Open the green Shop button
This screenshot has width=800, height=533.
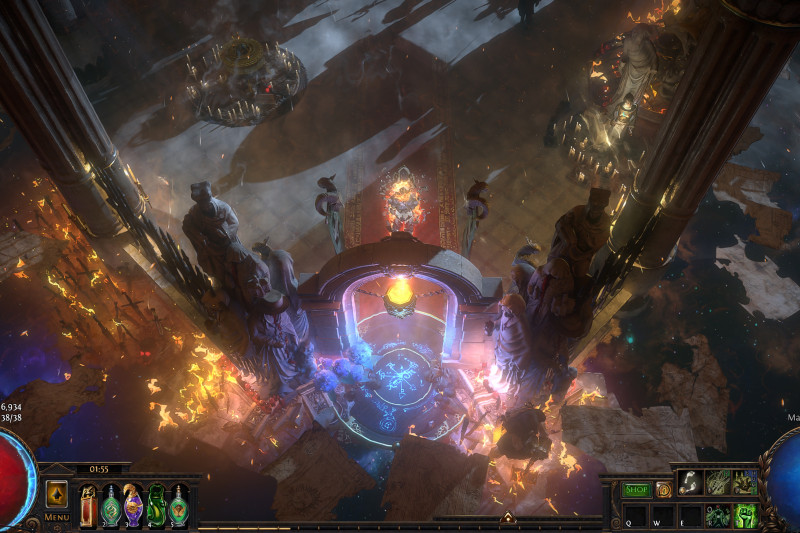[x=637, y=490]
